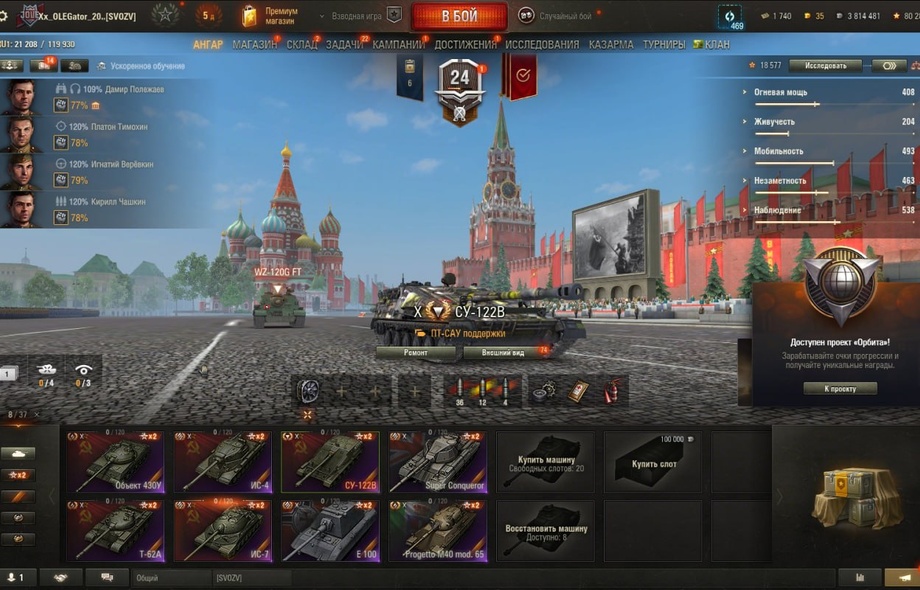Image resolution: width=920 pixels, height=590 pixels.
Task: Select the E 100 tank in carousel
Action: point(328,530)
